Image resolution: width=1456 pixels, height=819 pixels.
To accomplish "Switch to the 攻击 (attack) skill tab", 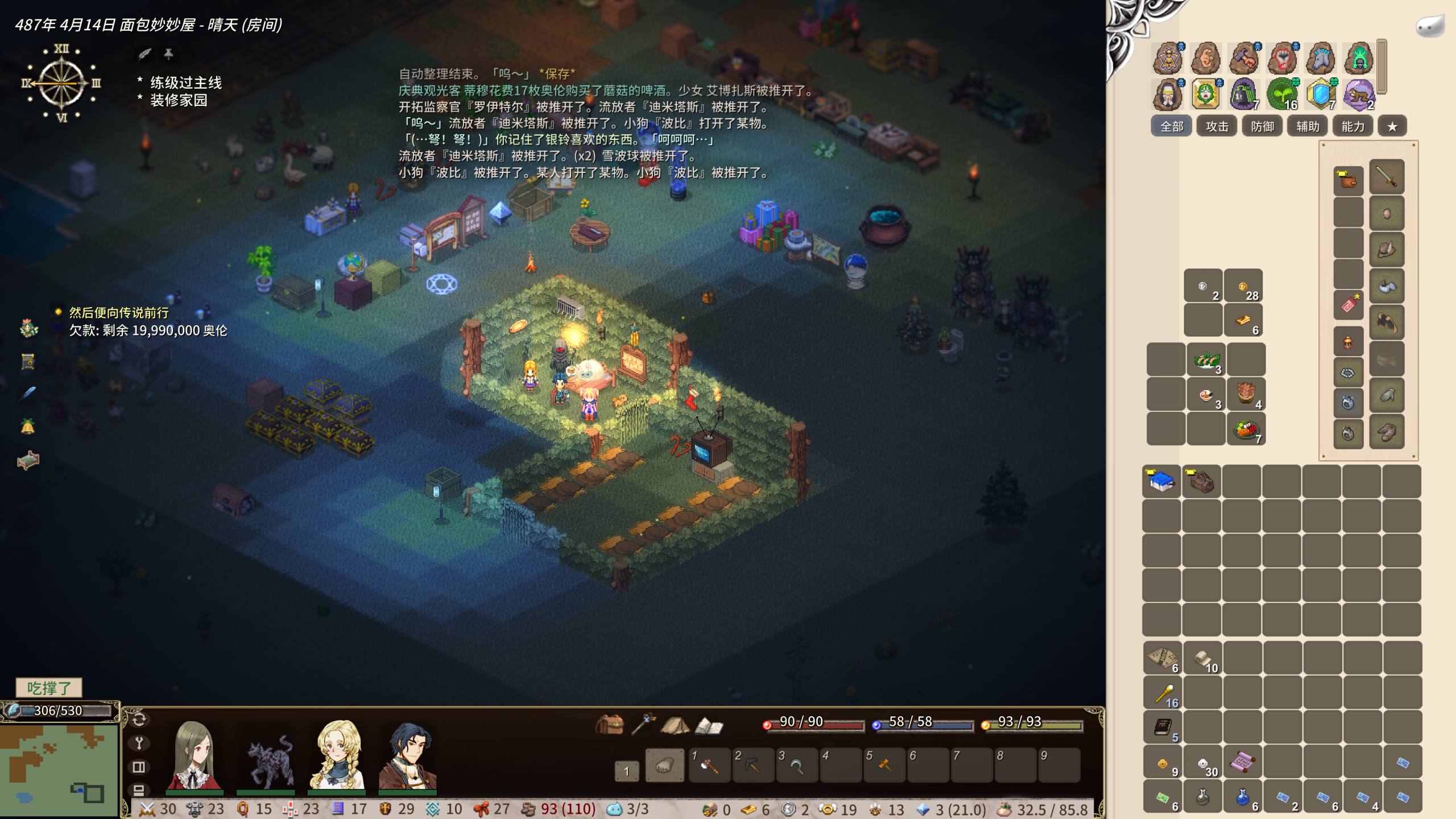I will (x=1217, y=126).
